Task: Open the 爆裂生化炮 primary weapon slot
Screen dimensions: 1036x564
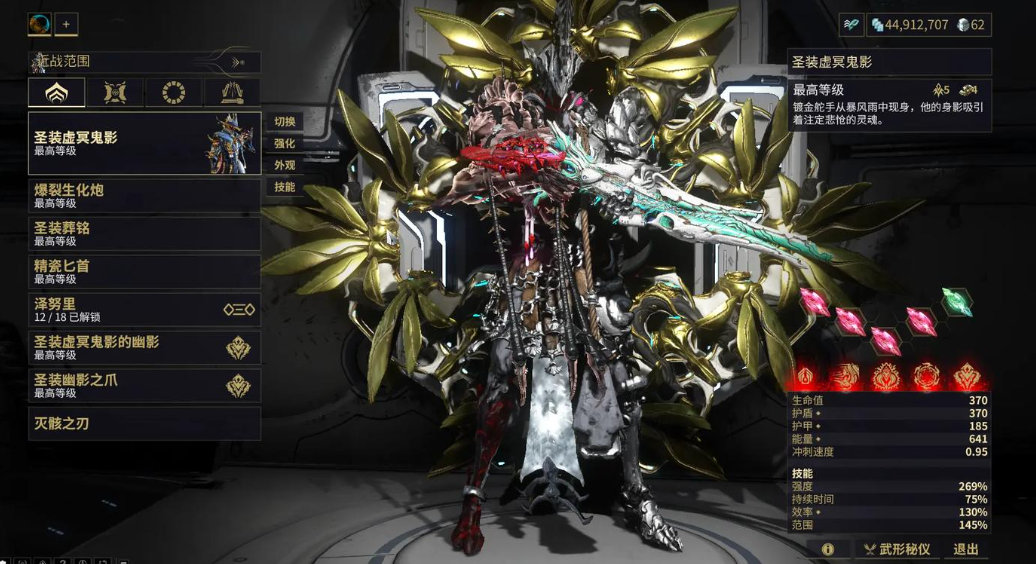Action: (x=144, y=195)
